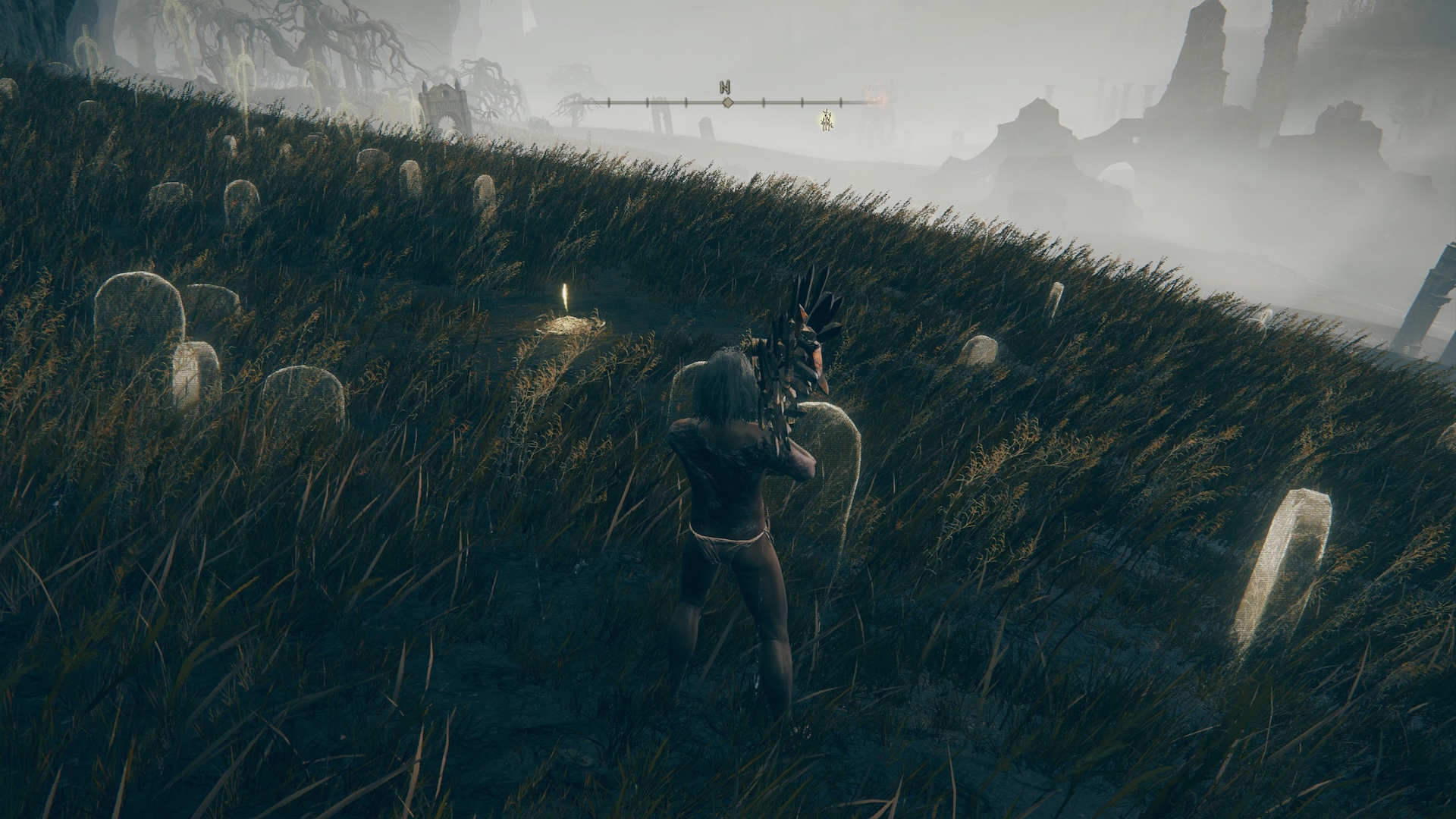Screen dimensions: 1456x819
Task: Select the north diamond marker on the compass
Action: (727, 102)
